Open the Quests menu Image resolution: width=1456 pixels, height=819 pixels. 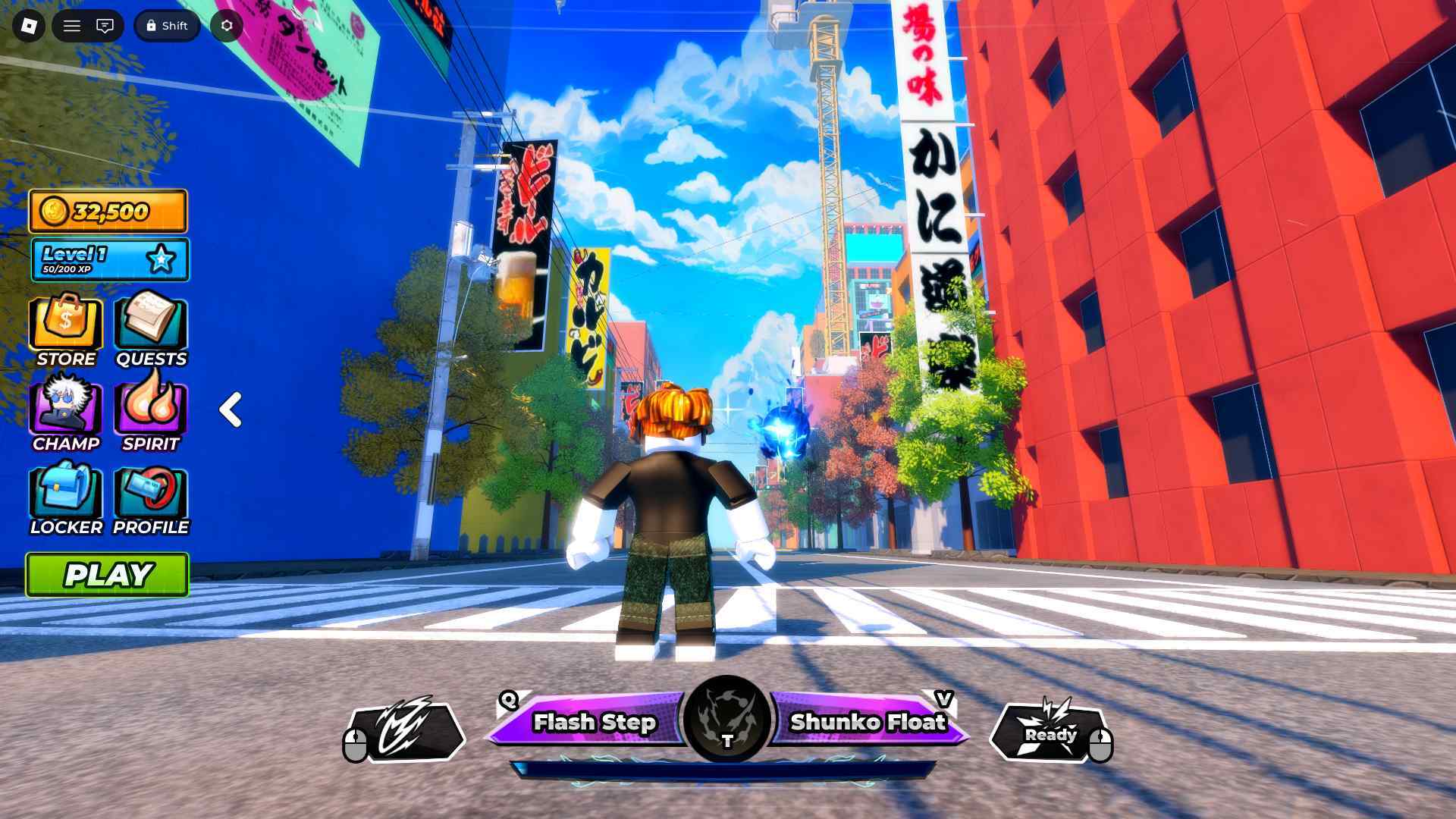pyautogui.click(x=150, y=326)
